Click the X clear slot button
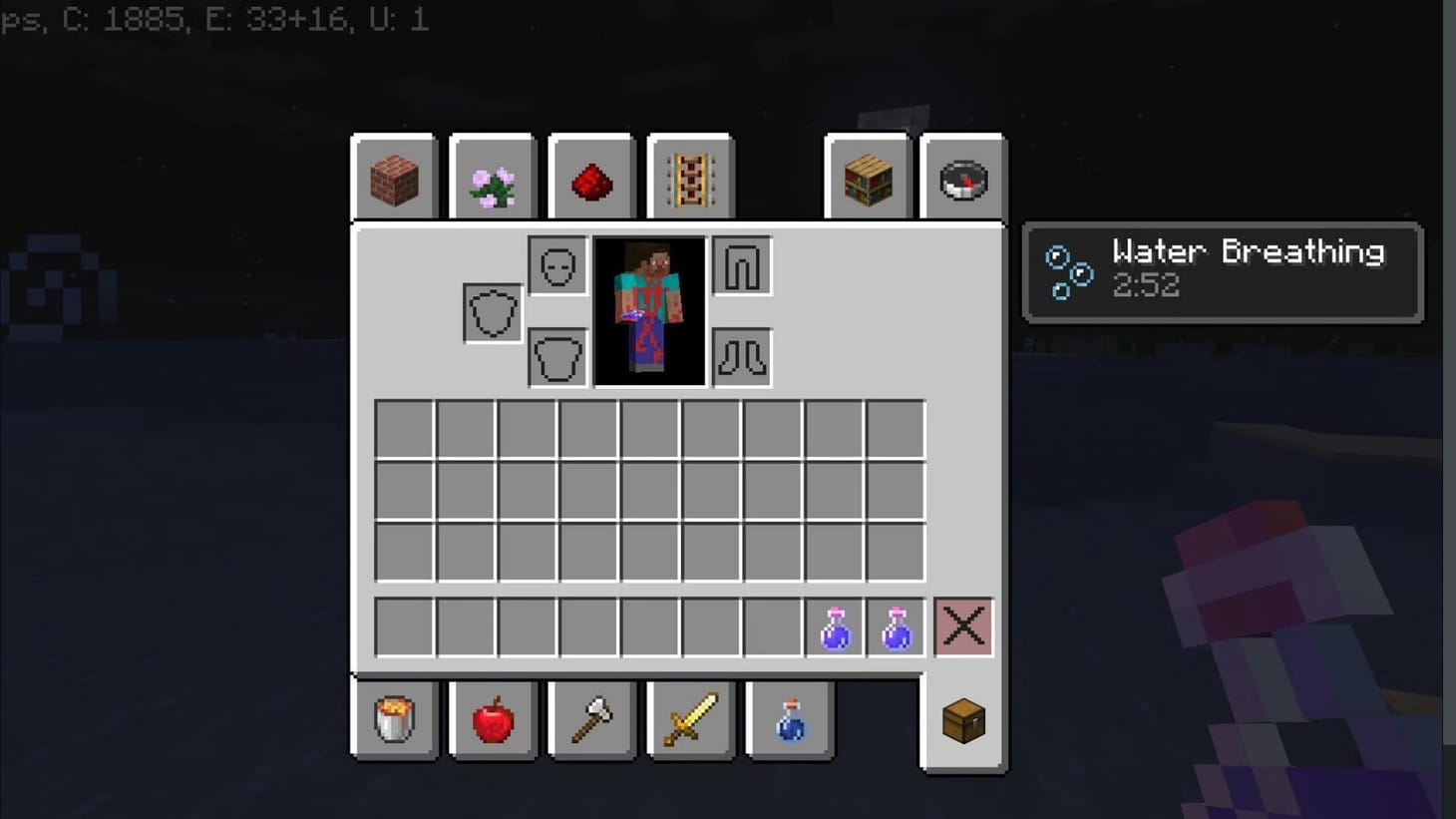 pyautogui.click(x=962, y=626)
